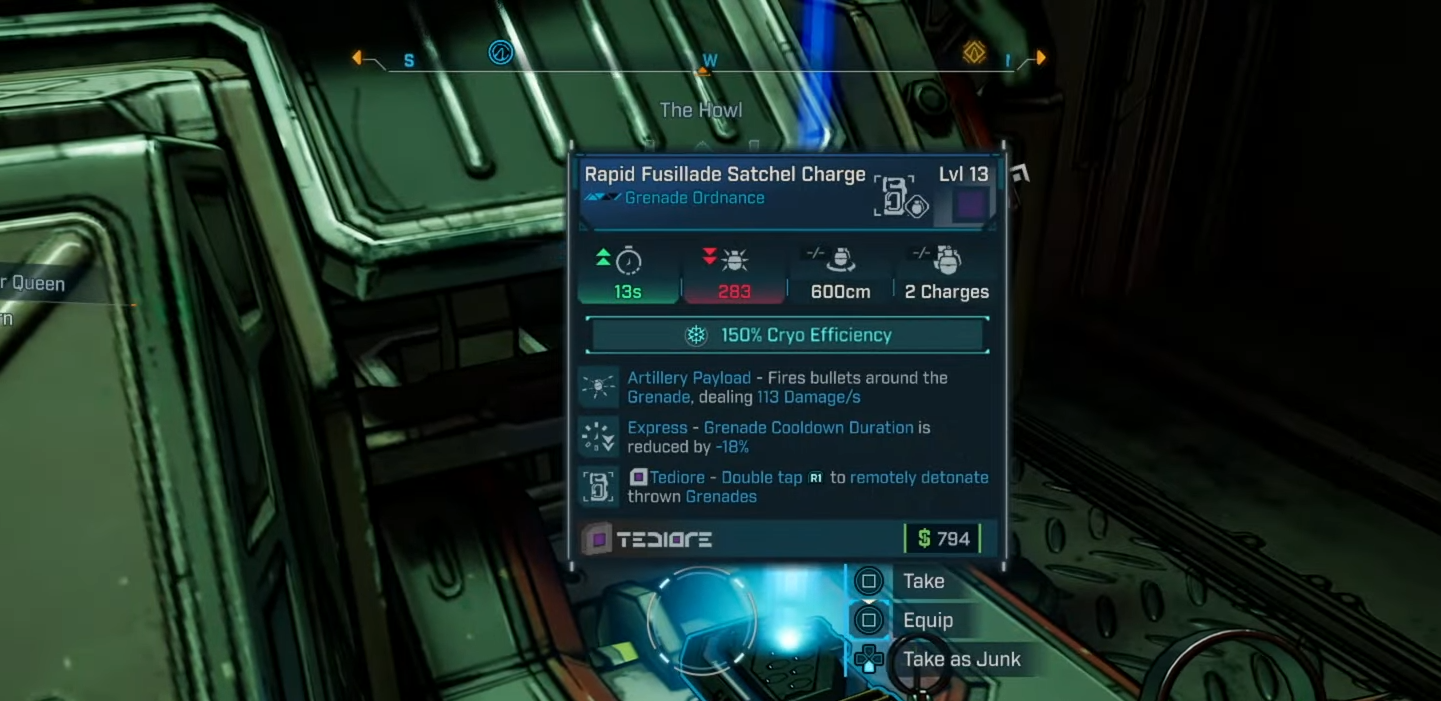The height and width of the screenshot is (701, 1441).
Task: Select the Artillery Payload perk row
Action: (787, 387)
